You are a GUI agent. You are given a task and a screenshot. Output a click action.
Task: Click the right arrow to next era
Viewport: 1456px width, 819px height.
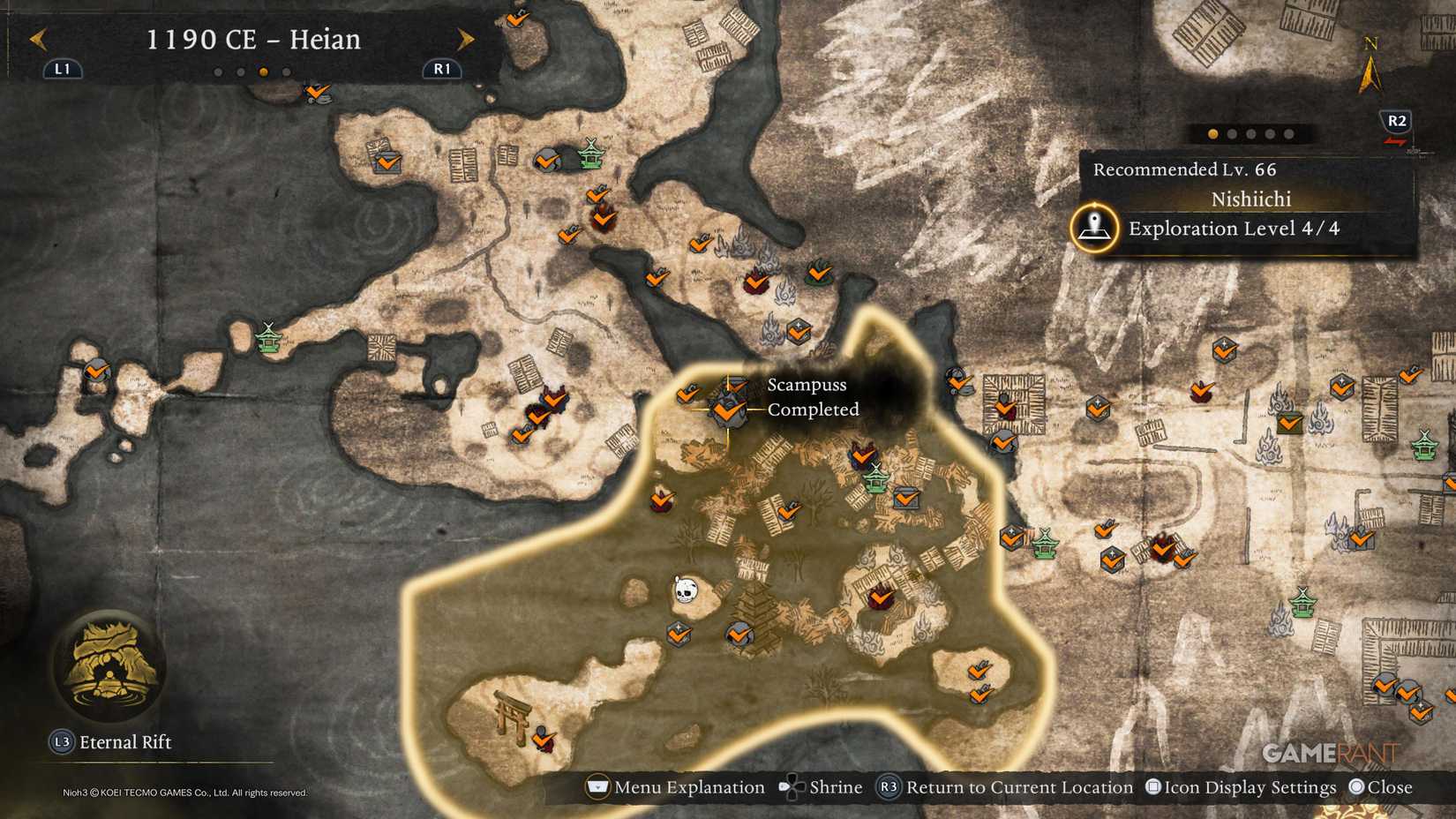[466, 40]
